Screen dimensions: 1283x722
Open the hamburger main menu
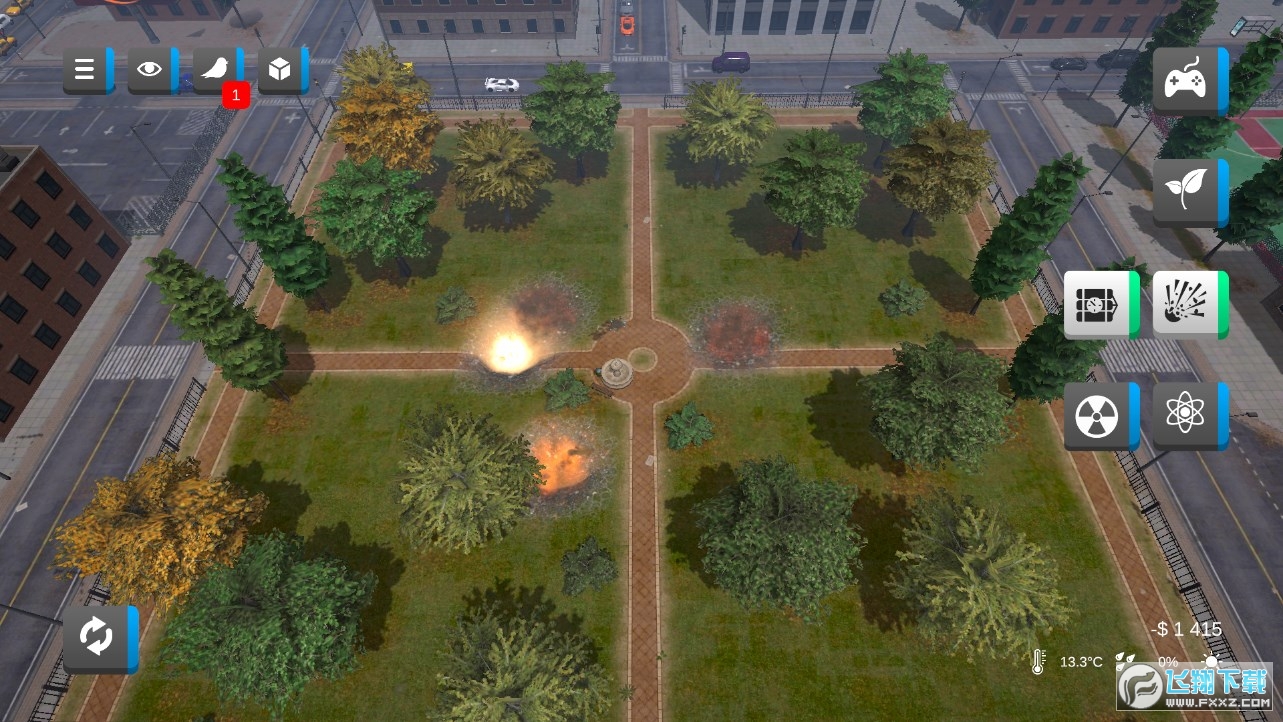click(x=86, y=69)
